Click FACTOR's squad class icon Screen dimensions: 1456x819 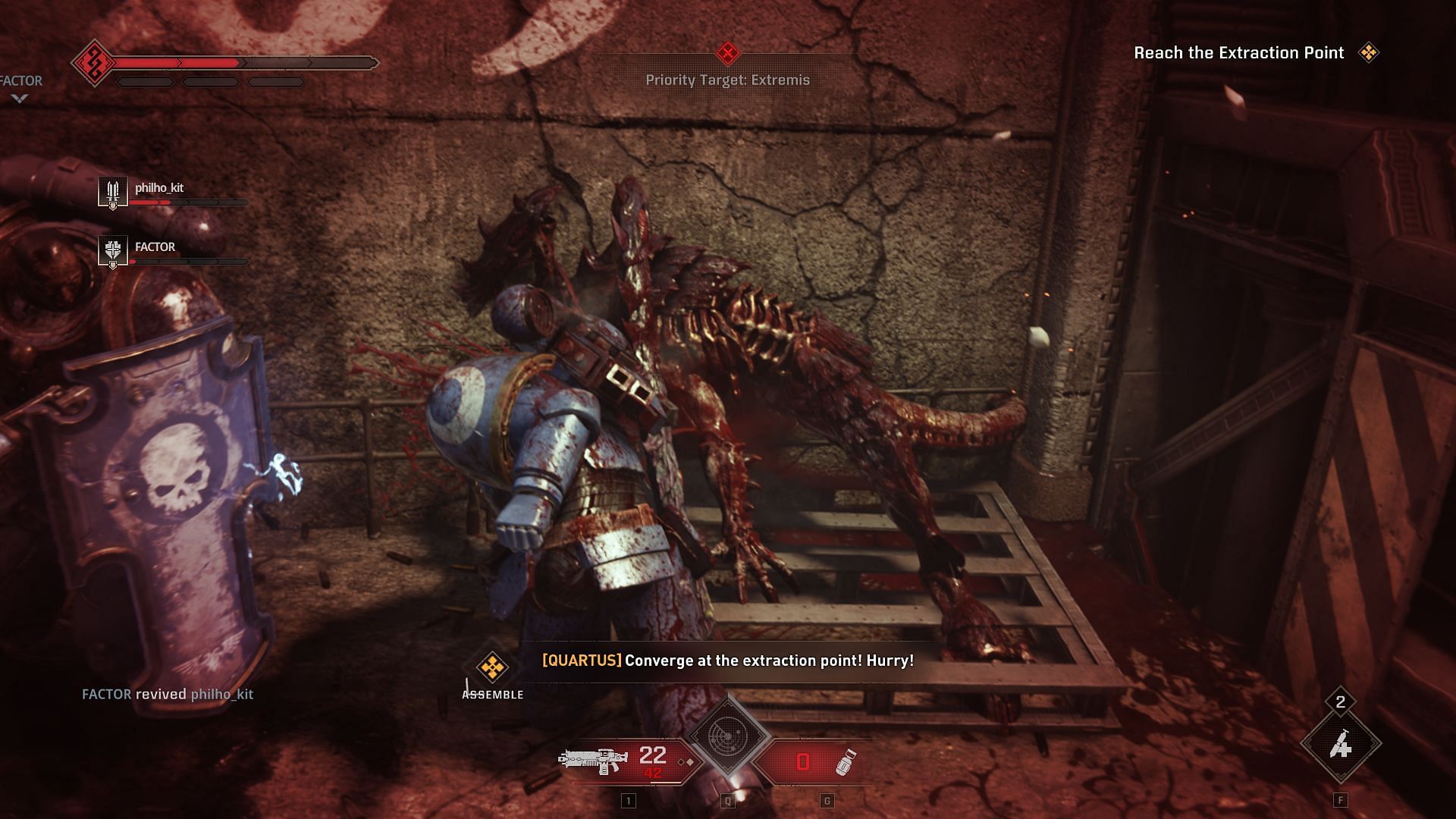coord(113,249)
